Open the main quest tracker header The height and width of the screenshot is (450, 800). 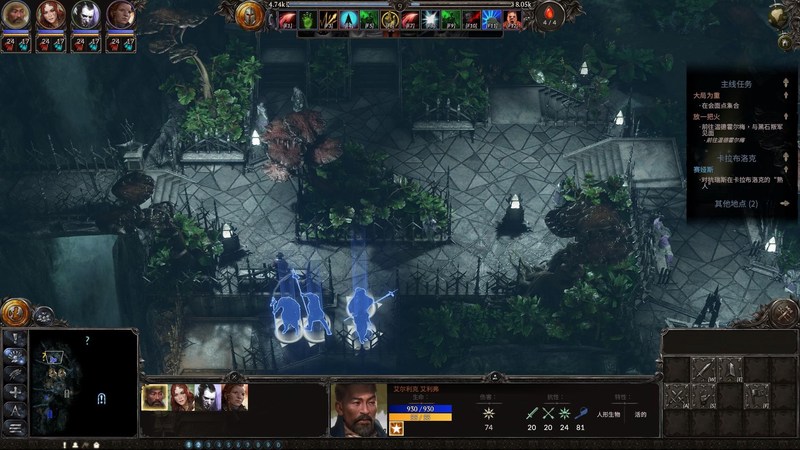pos(735,84)
